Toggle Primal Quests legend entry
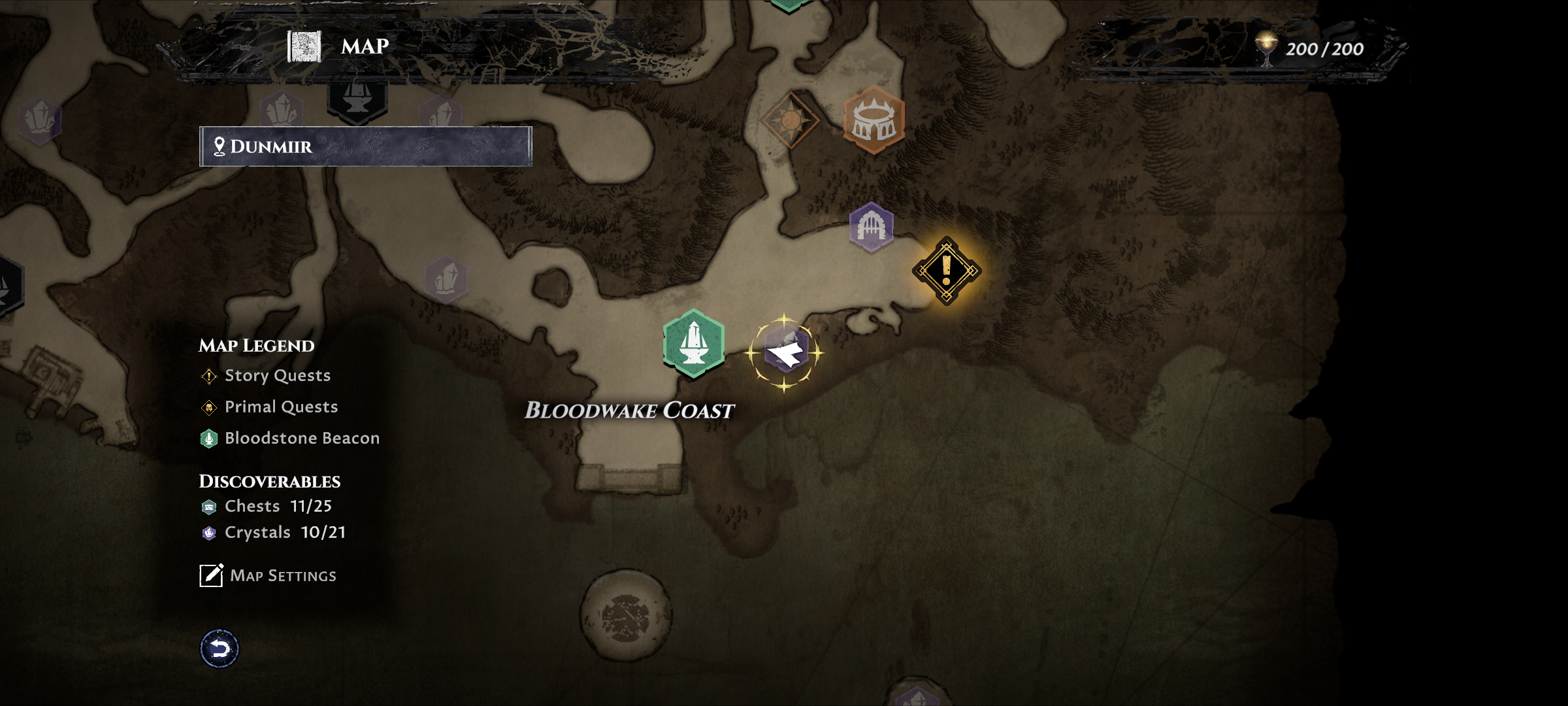1568x706 pixels. point(281,407)
